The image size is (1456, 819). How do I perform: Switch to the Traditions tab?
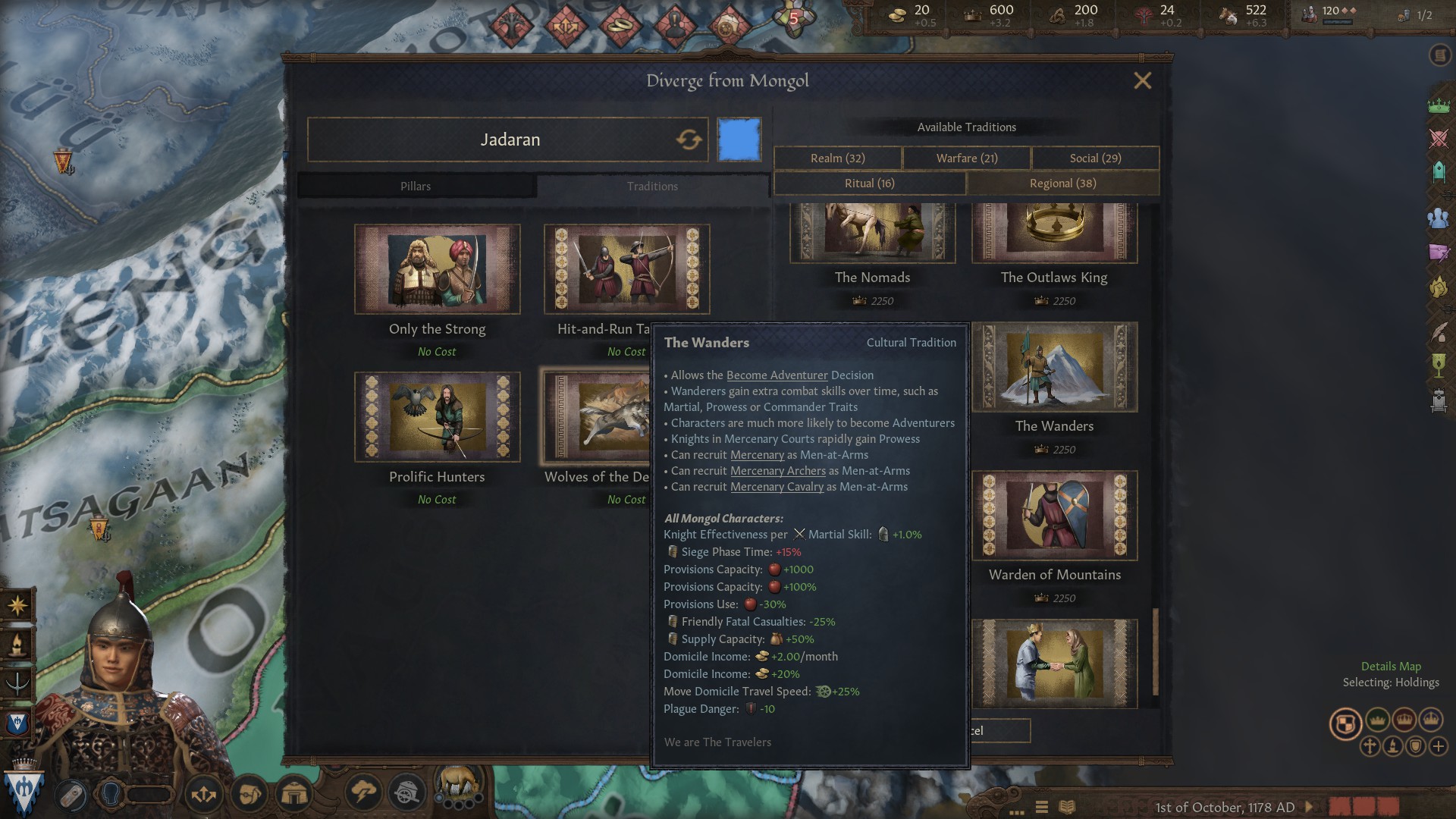(x=652, y=187)
